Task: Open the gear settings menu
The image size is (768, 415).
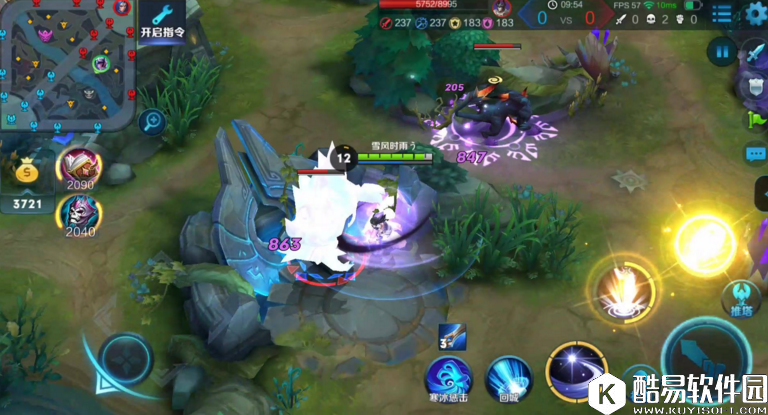Action: (x=755, y=13)
